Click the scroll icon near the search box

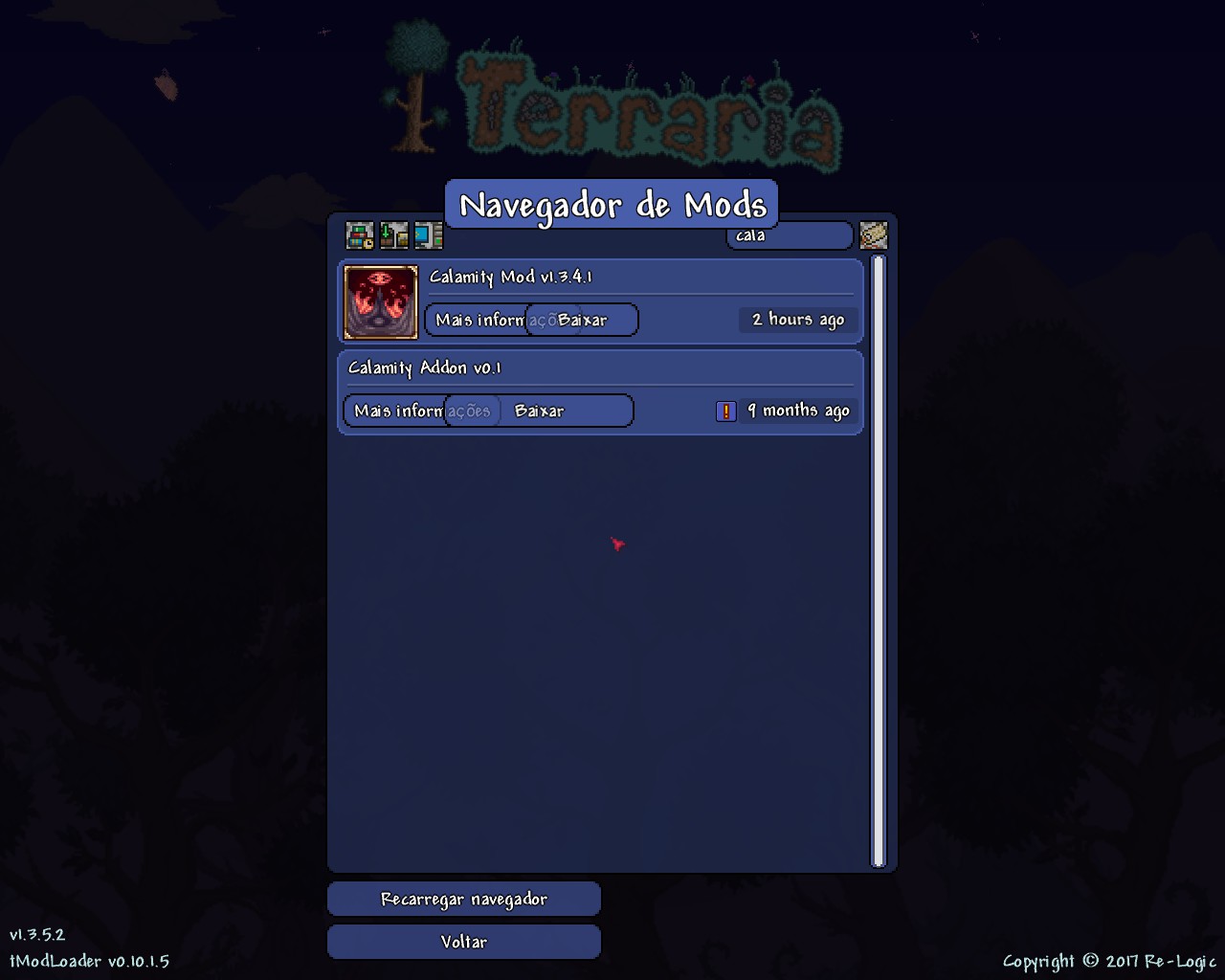(x=873, y=235)
